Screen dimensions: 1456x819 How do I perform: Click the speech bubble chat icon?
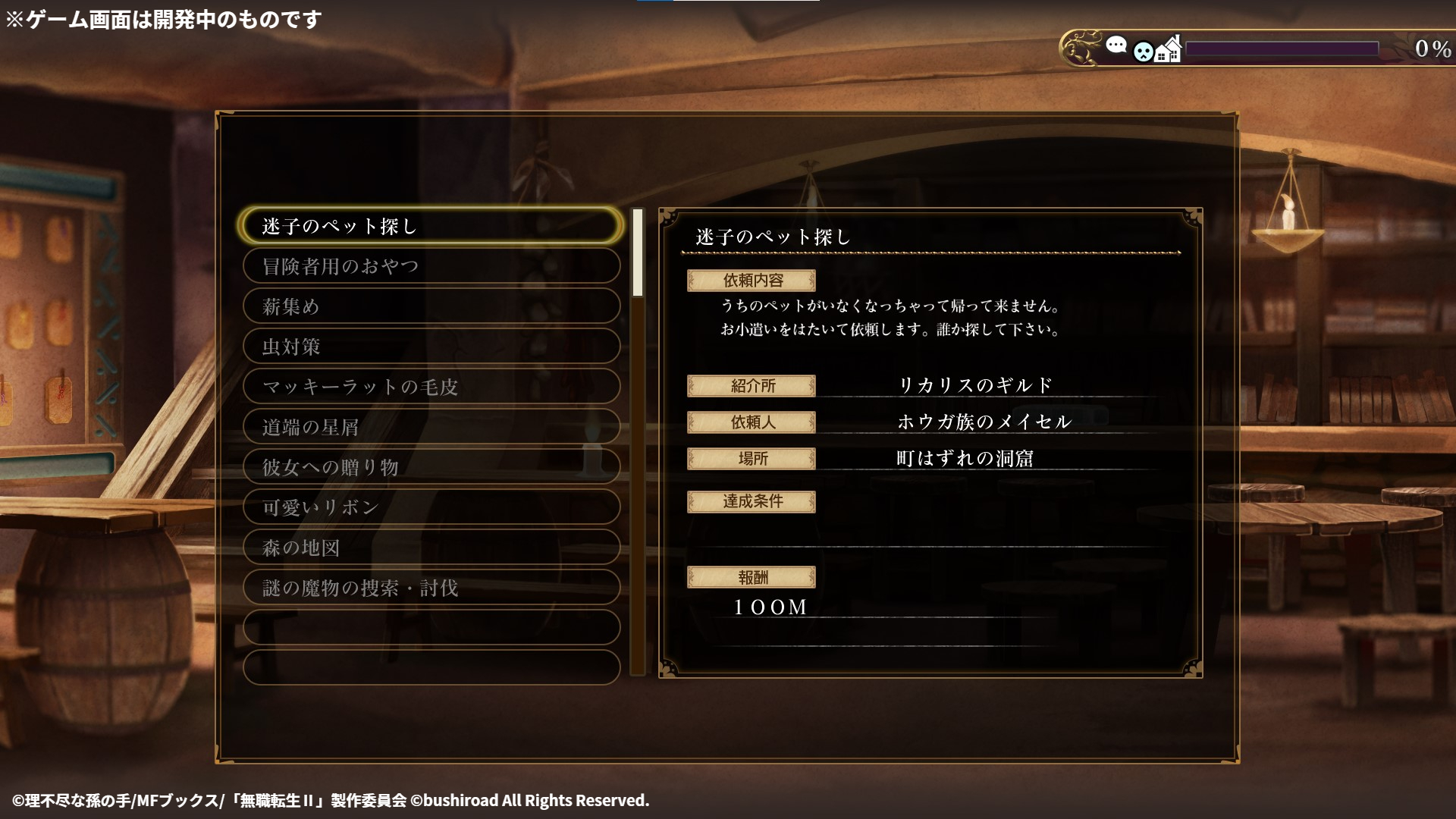1116,45
